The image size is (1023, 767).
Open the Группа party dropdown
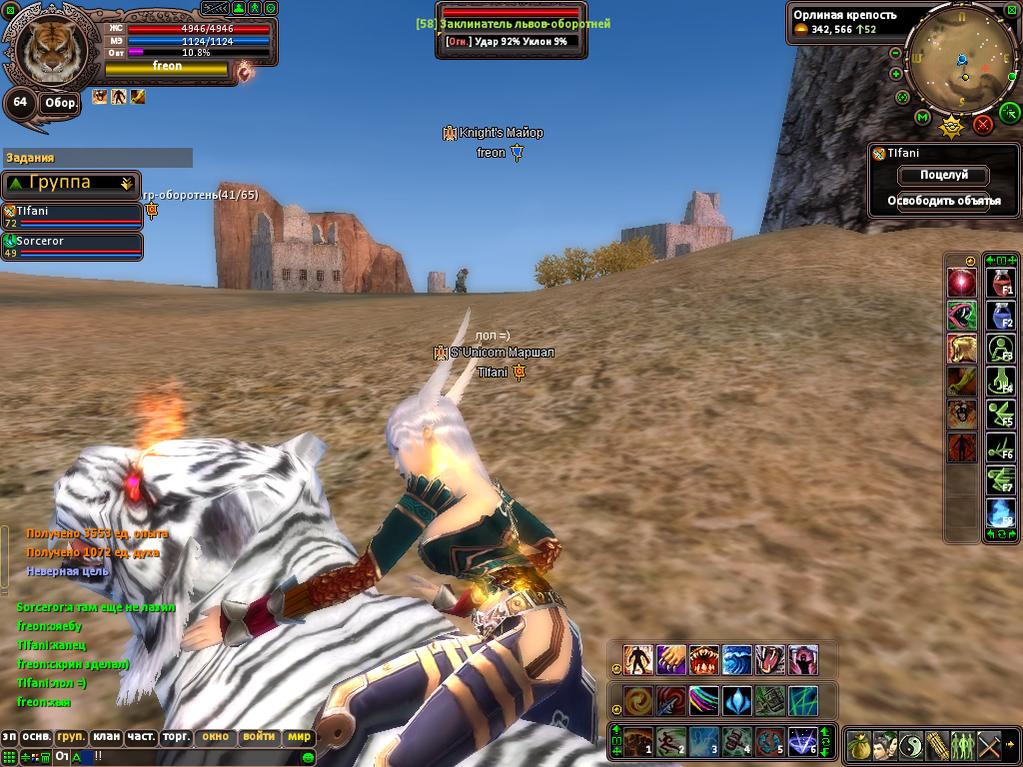(x=70, y=183)
